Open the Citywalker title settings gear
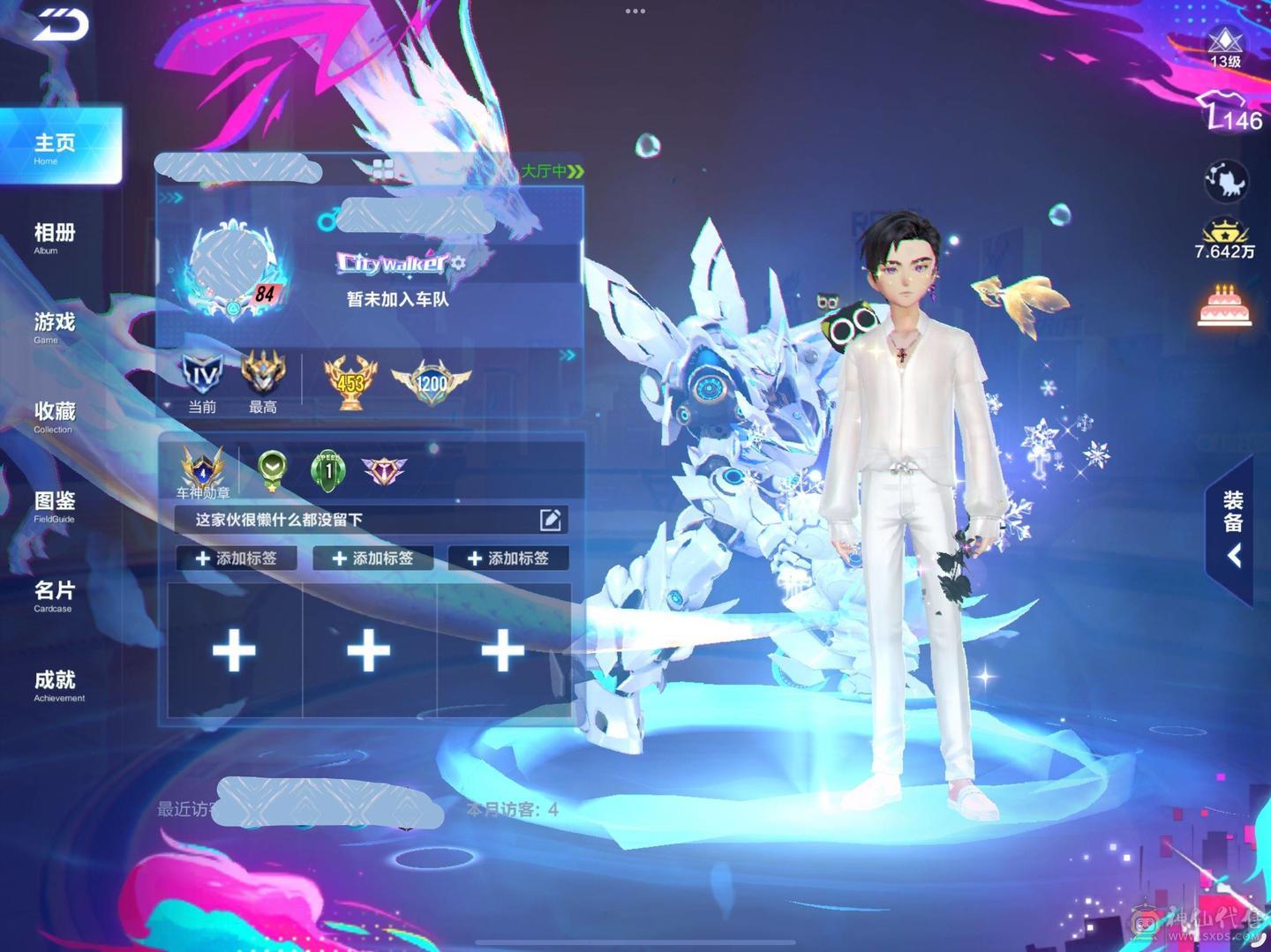The image size is (1271, 952). click(458, 263)
